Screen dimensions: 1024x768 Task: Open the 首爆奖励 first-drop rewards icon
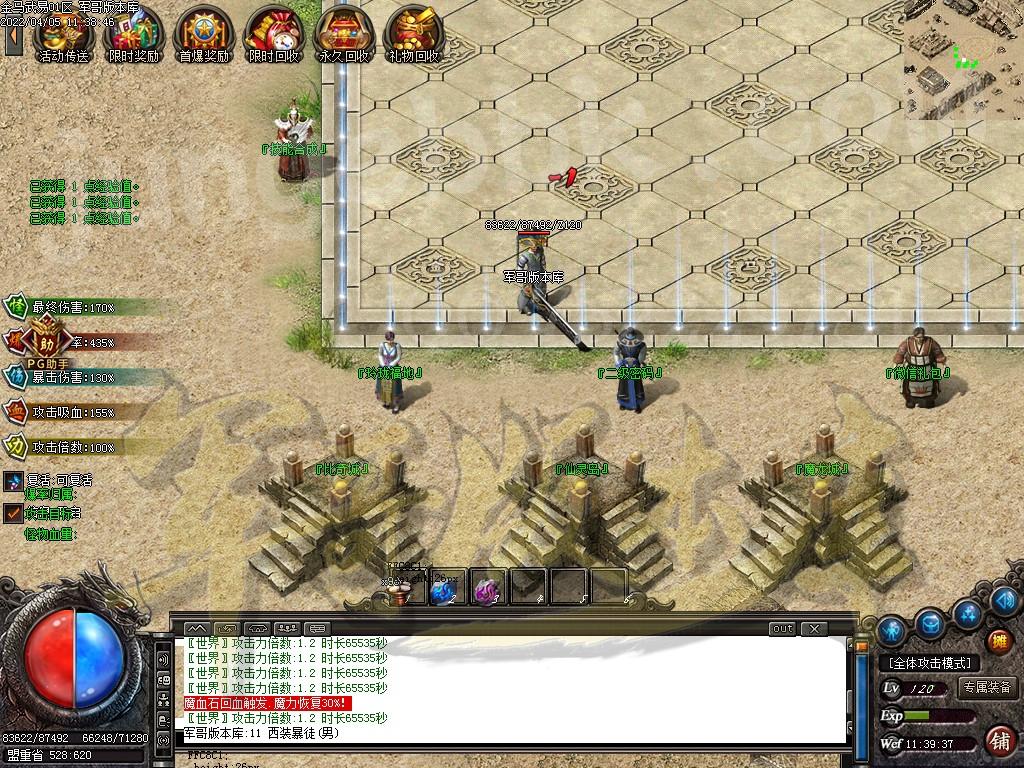(x=203, y=33)
